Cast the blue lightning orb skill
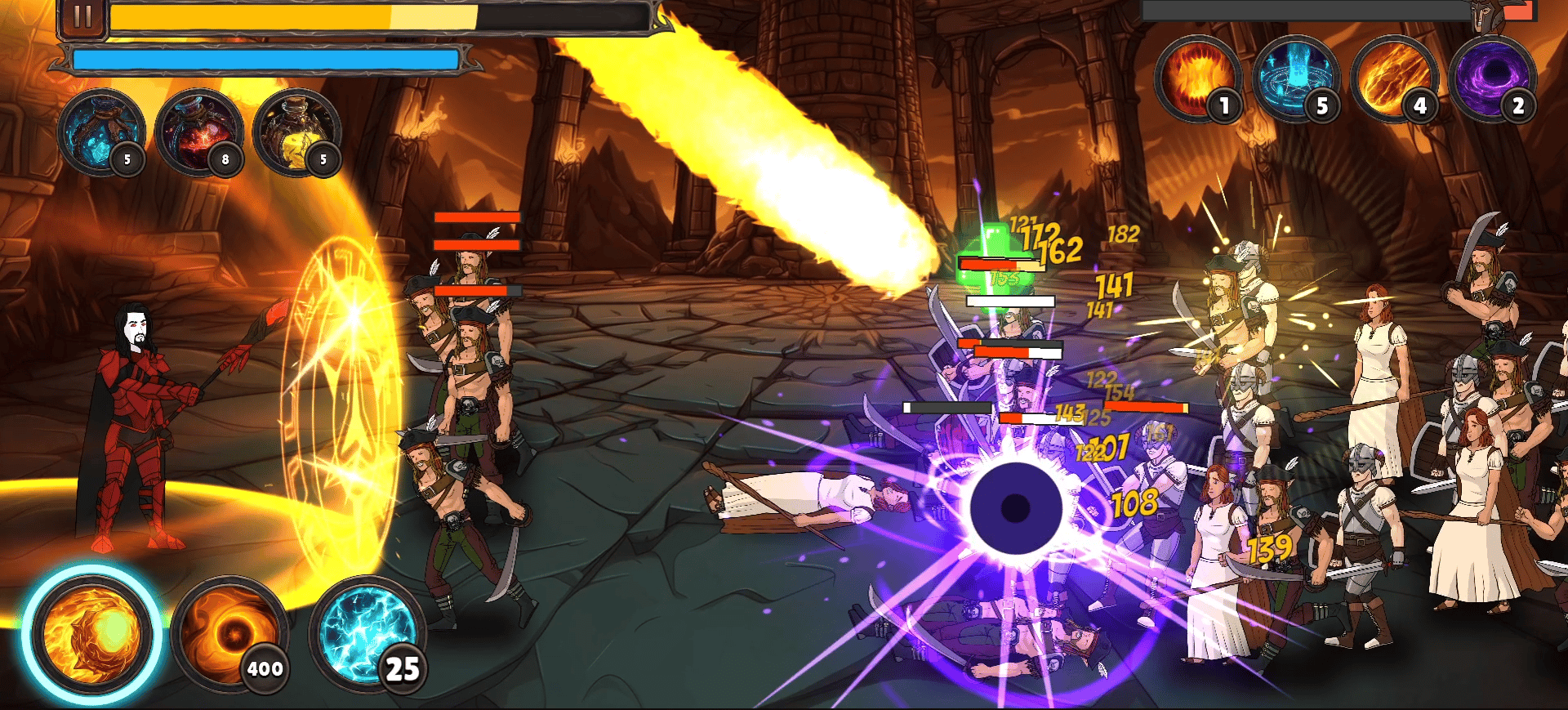The width and height of the screenshot is (1568, 710). point(366,633)
